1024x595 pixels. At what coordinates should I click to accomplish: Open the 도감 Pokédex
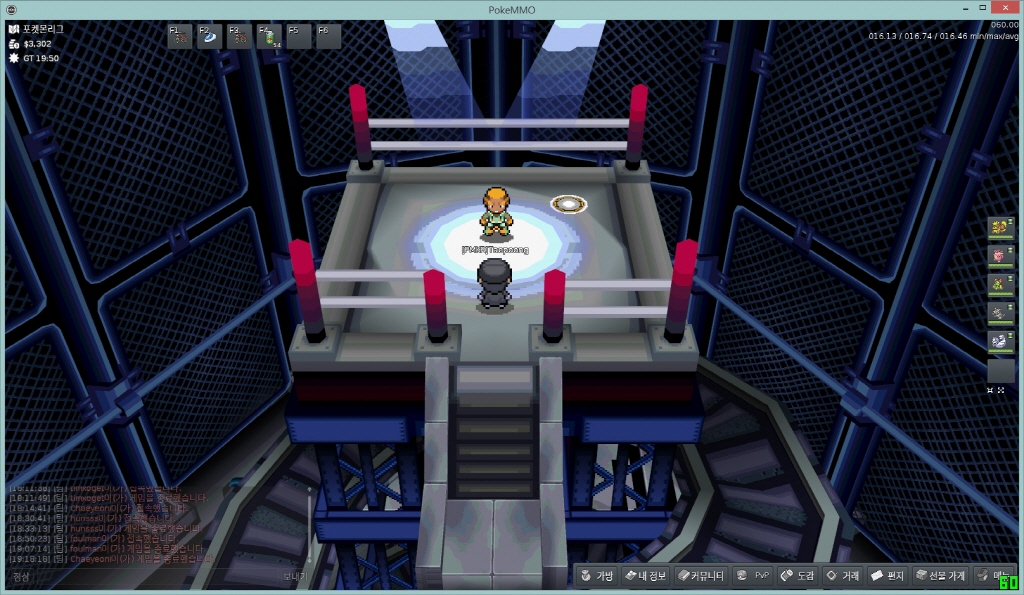(798, 576)
